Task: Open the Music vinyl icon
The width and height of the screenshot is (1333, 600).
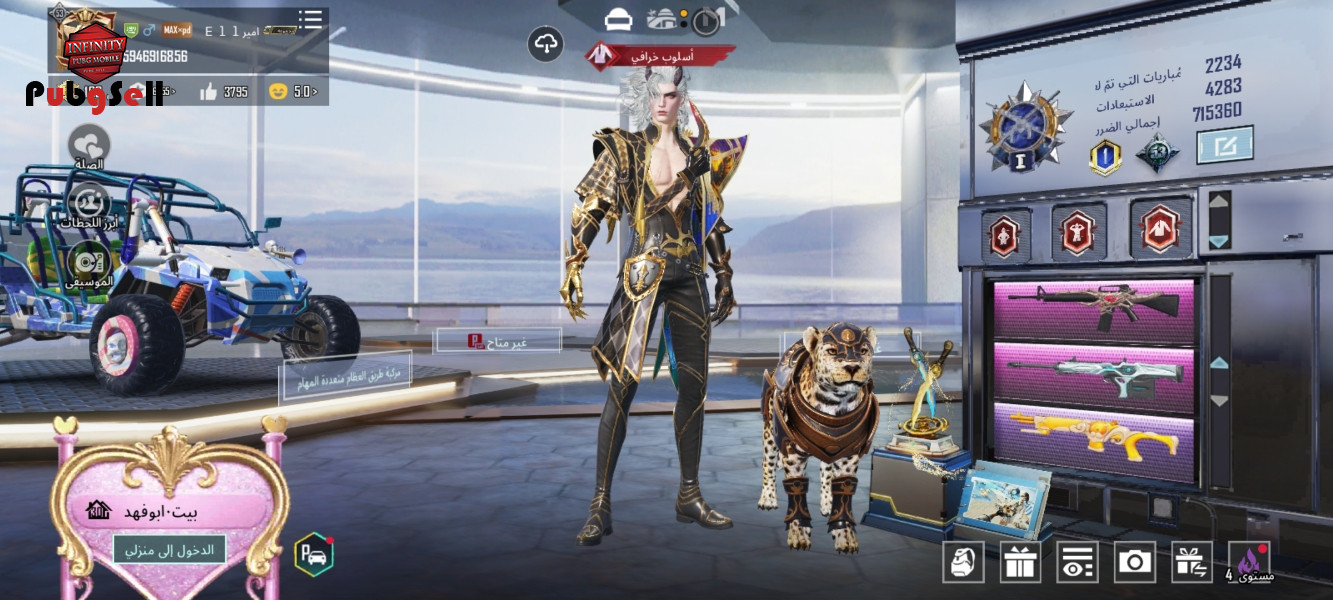Action: pos(89,263)
